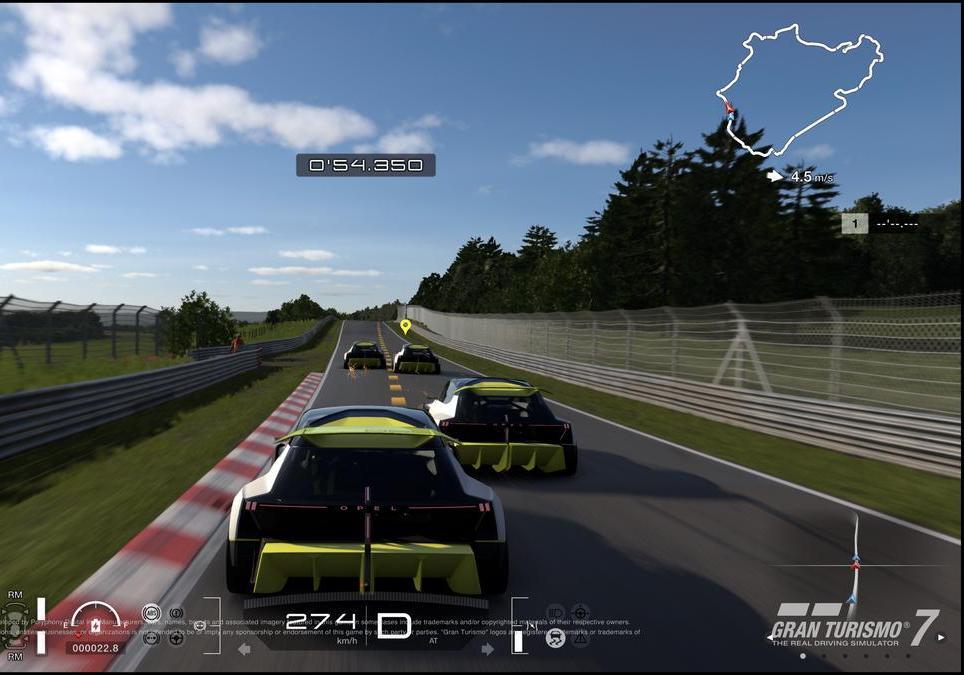Viewport: 964px width, 675px height.
Task: Click the right turn arrow beside gear display
Action: pos(488,649)
